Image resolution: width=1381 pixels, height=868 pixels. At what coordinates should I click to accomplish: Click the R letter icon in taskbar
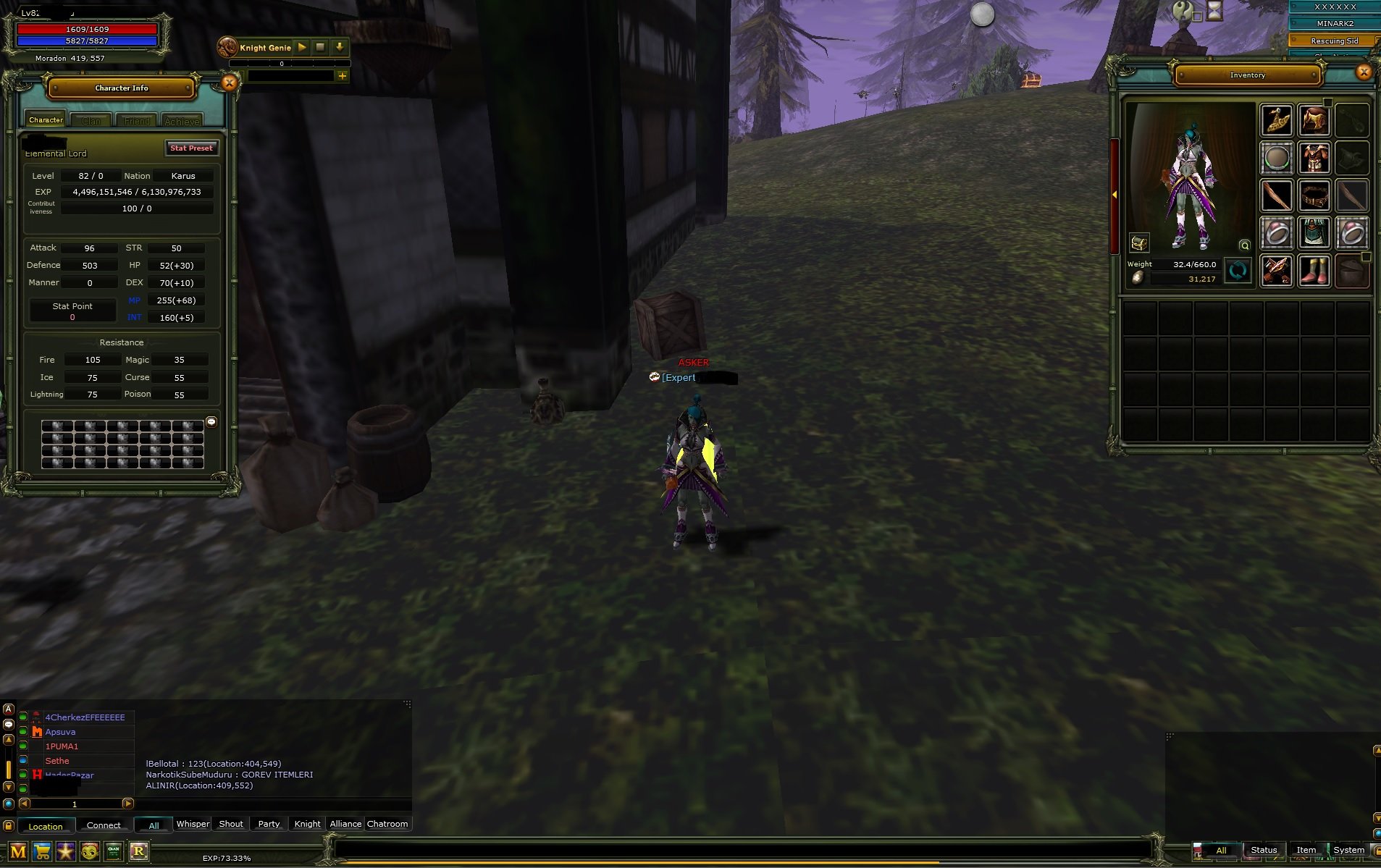(138, 851)
